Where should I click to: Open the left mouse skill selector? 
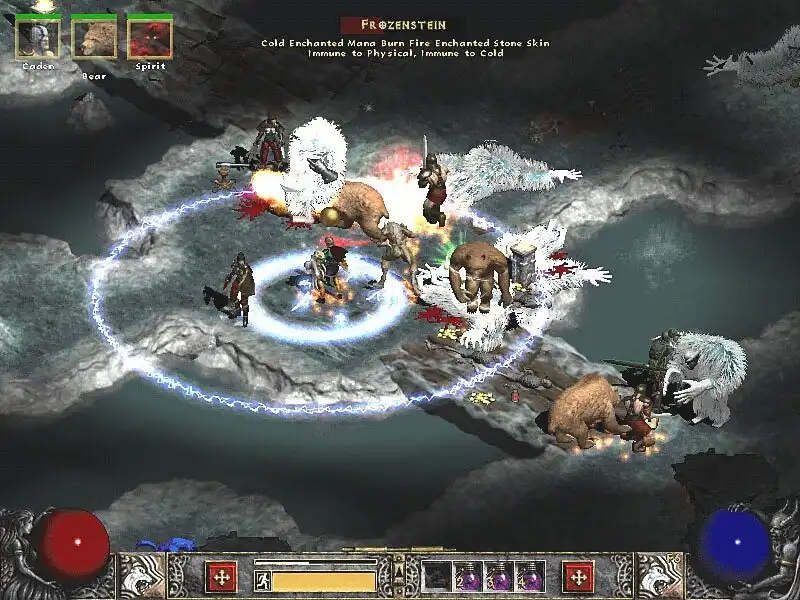point(141,576)
